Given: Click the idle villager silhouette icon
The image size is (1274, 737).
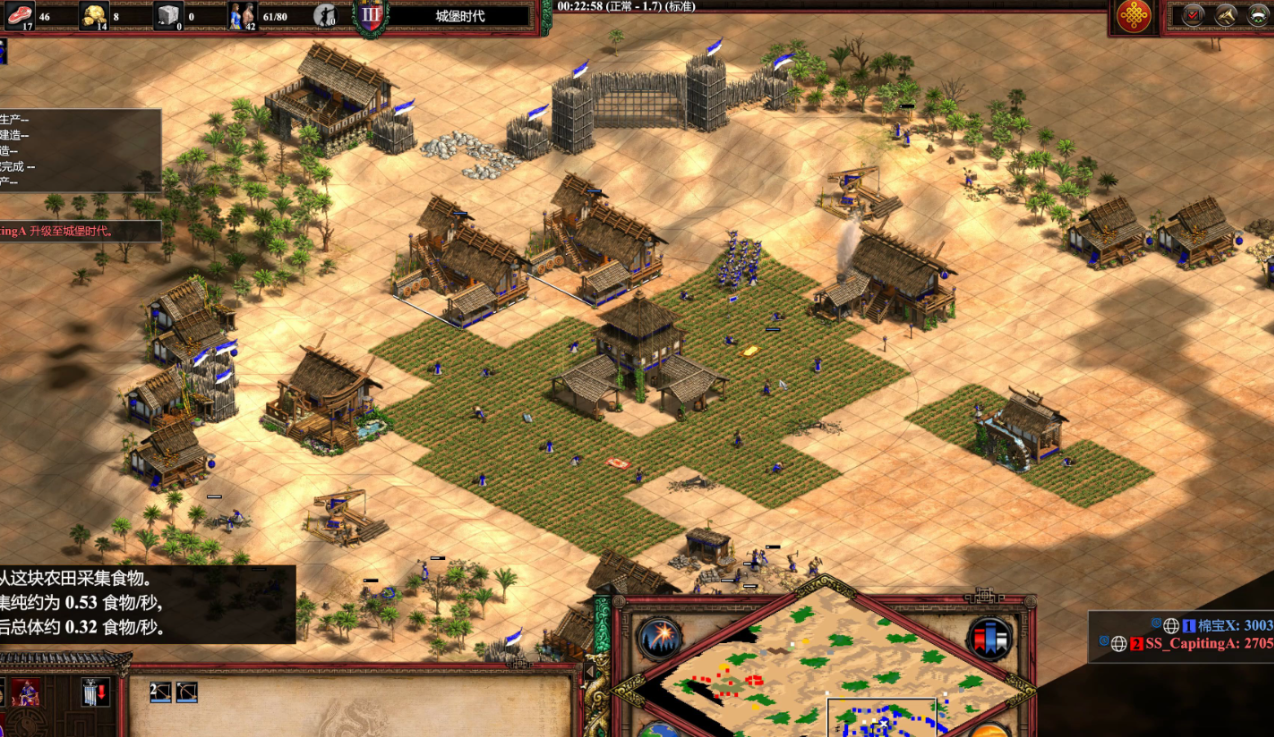Looking at the screenshot, I should tap(325, 15).
